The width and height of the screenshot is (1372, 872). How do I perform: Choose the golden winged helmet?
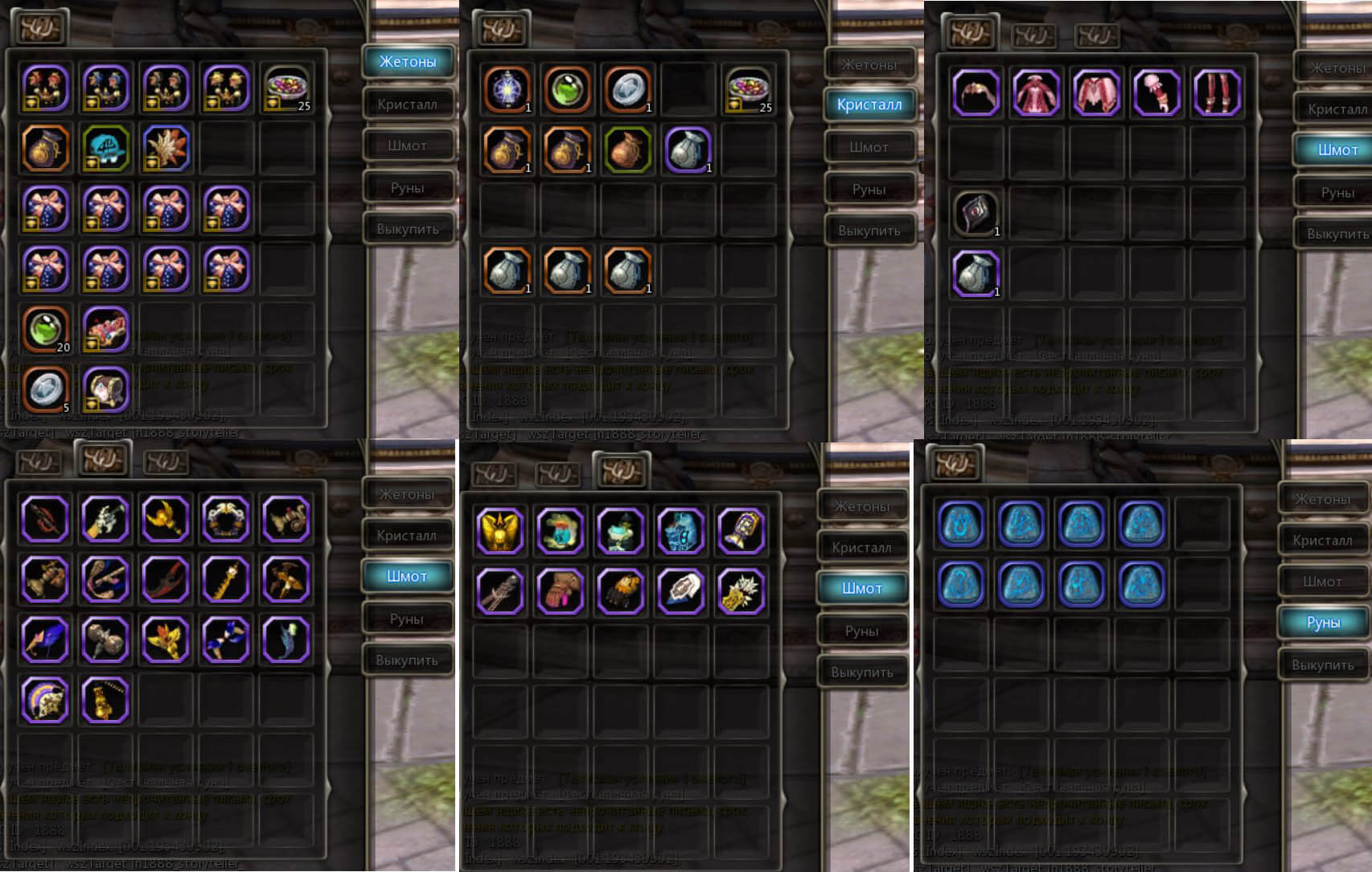click(499, 530)
